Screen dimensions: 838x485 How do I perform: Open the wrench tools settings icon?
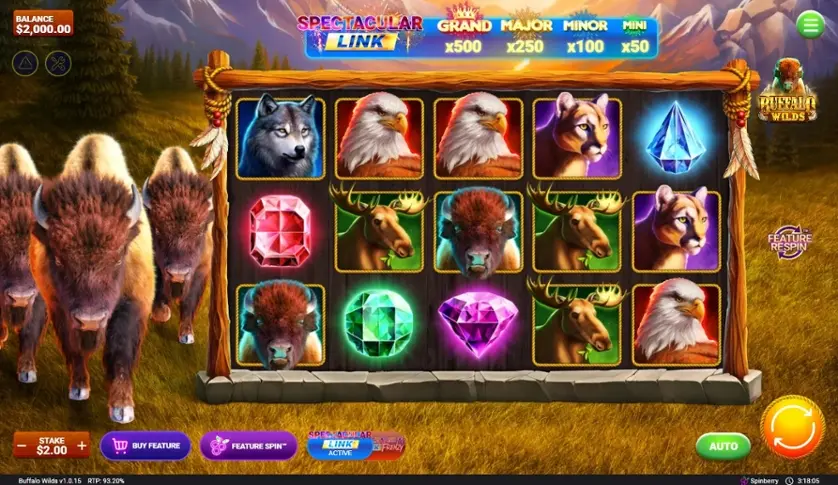click(59, 63)
